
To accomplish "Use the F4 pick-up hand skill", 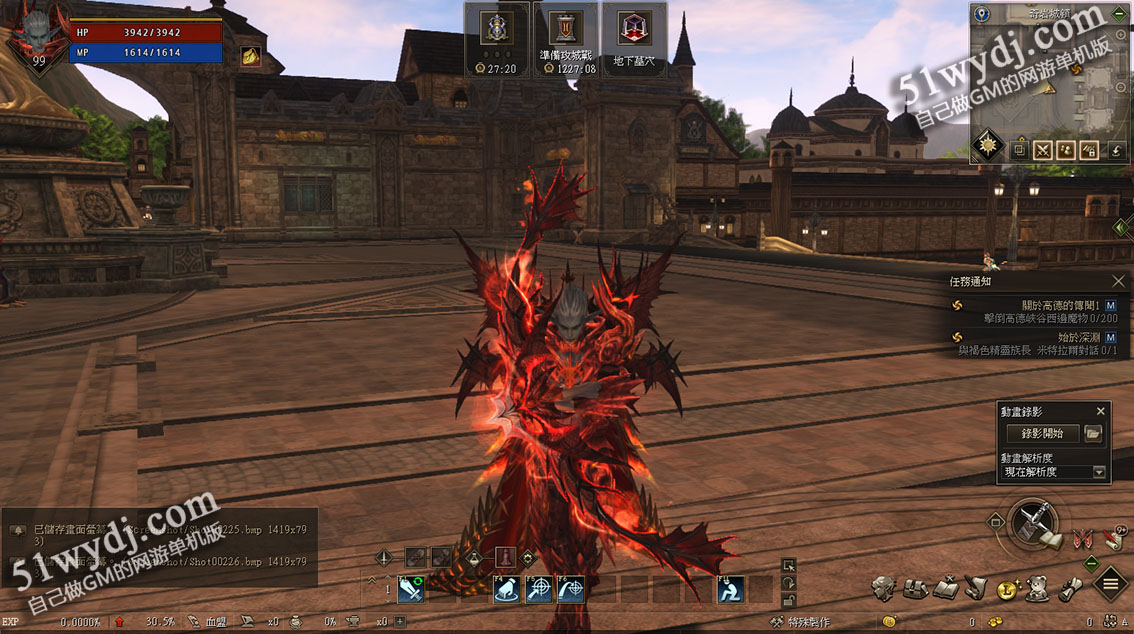I will point(506,590).
